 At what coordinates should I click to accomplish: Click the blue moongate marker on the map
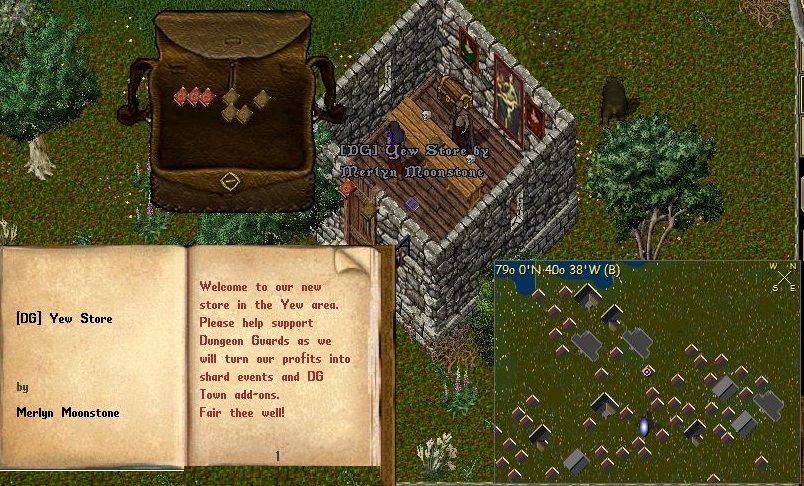(644, 427)
